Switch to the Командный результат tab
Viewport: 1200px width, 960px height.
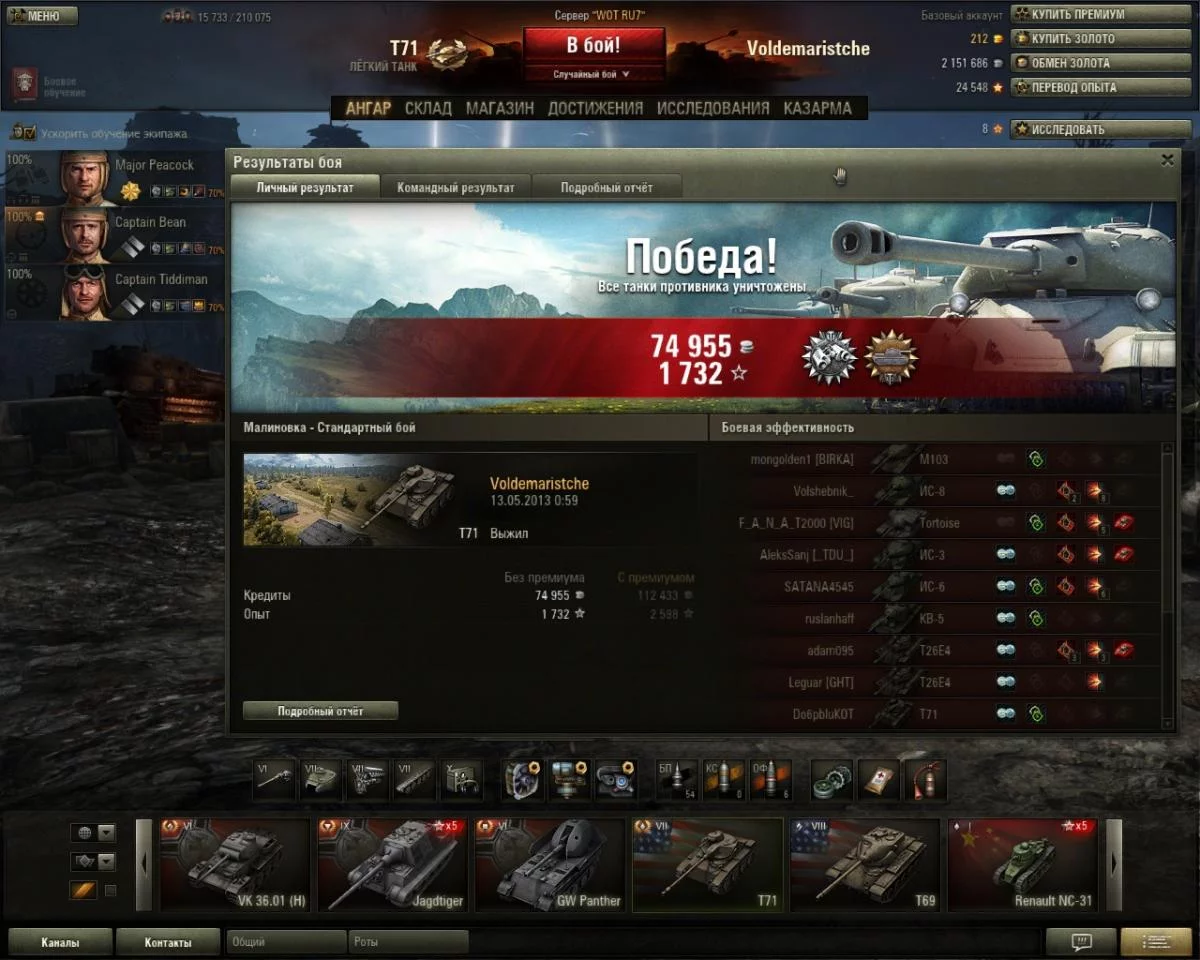[x=455, y=187]
